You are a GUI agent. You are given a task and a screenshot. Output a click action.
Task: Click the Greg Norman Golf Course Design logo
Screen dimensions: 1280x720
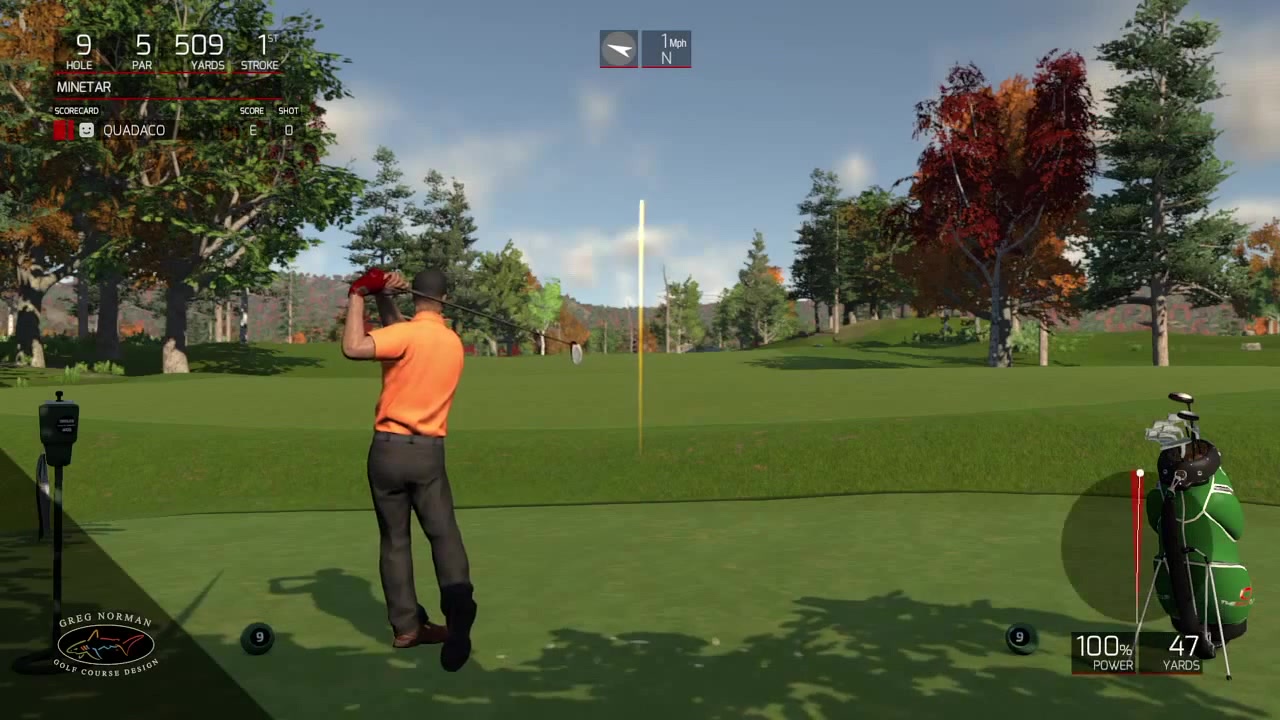coord(105,645)
